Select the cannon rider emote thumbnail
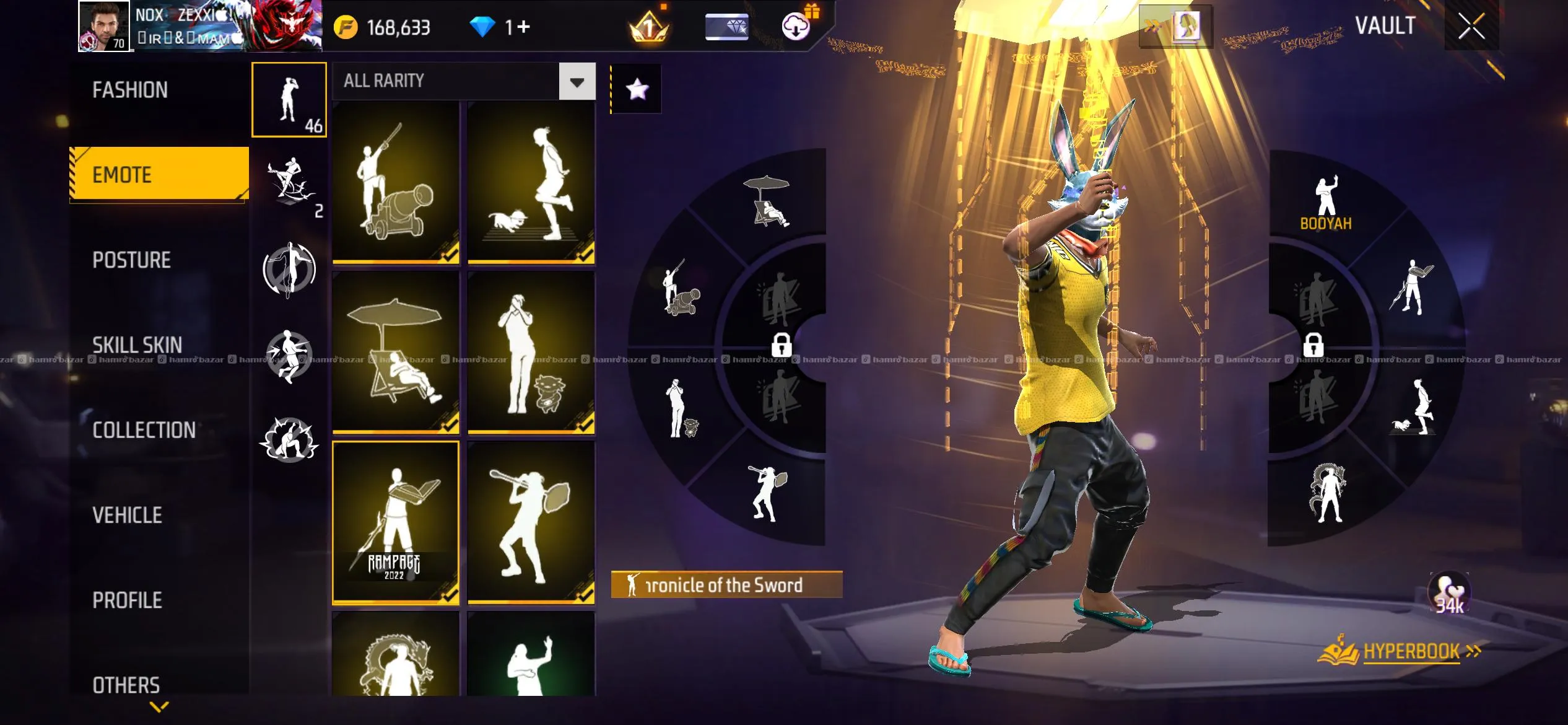Screen dimensions: 1568x725 [x=396, y=183]
